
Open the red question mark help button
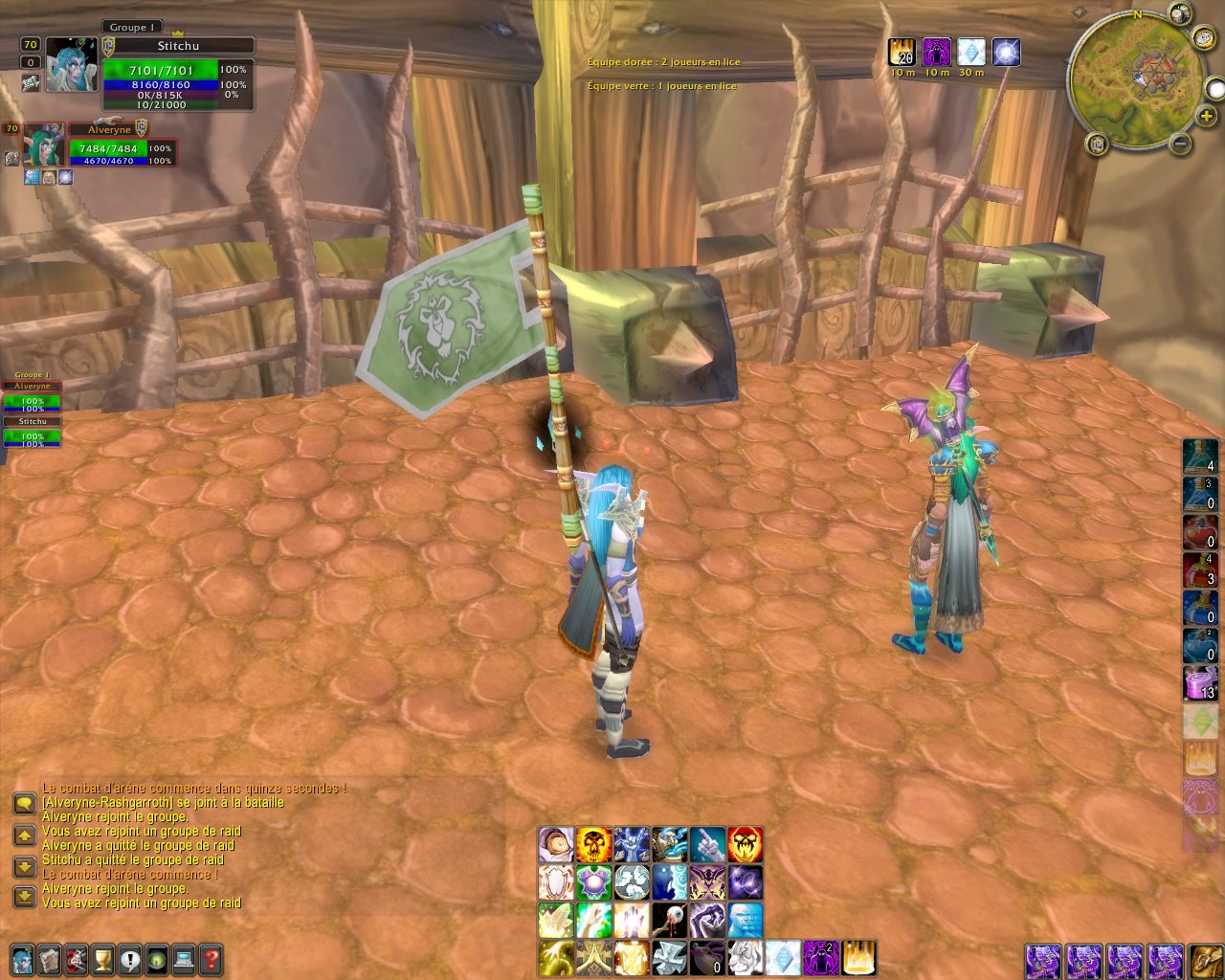(211, 958)
